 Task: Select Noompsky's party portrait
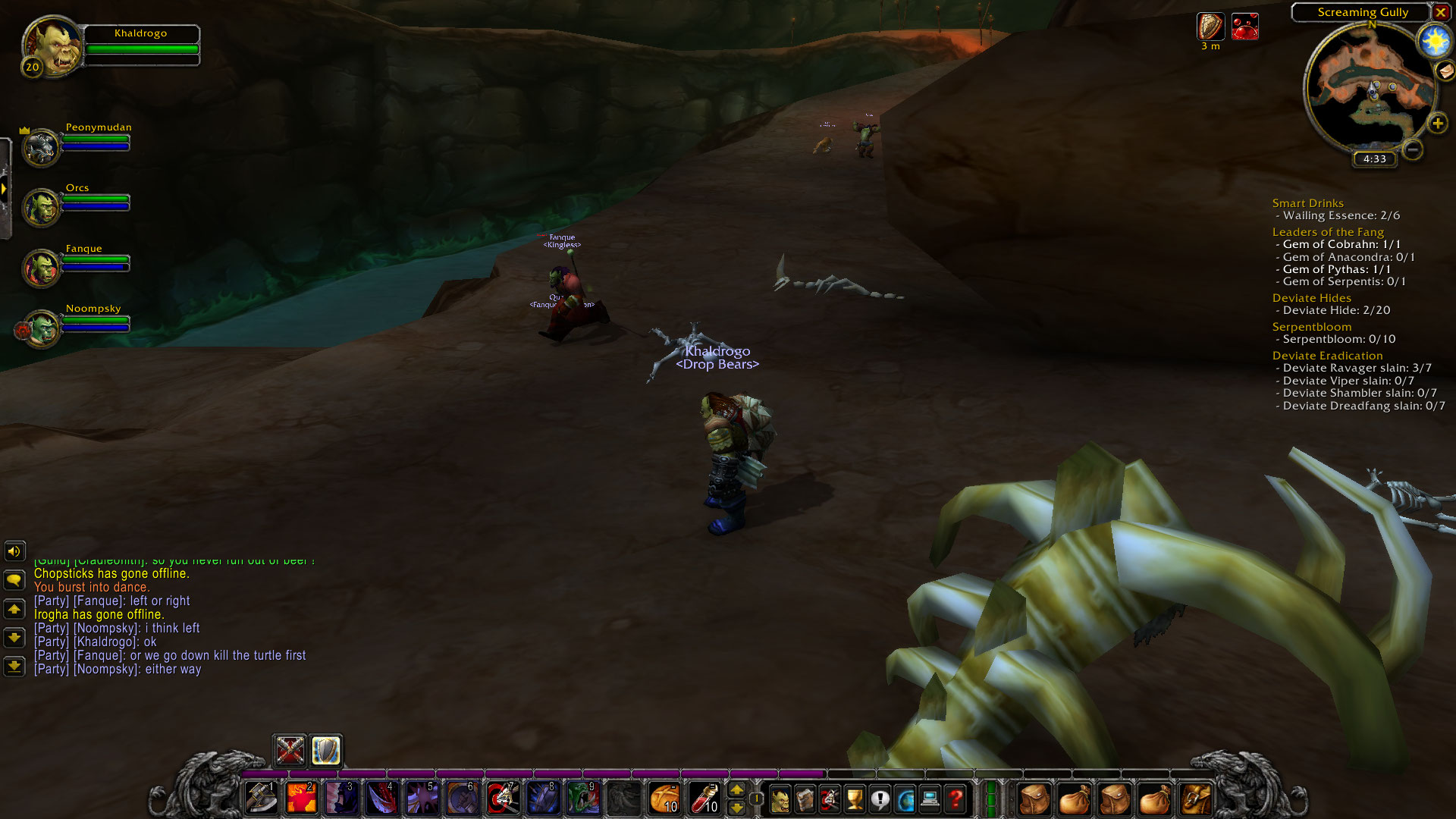point(42,328)
